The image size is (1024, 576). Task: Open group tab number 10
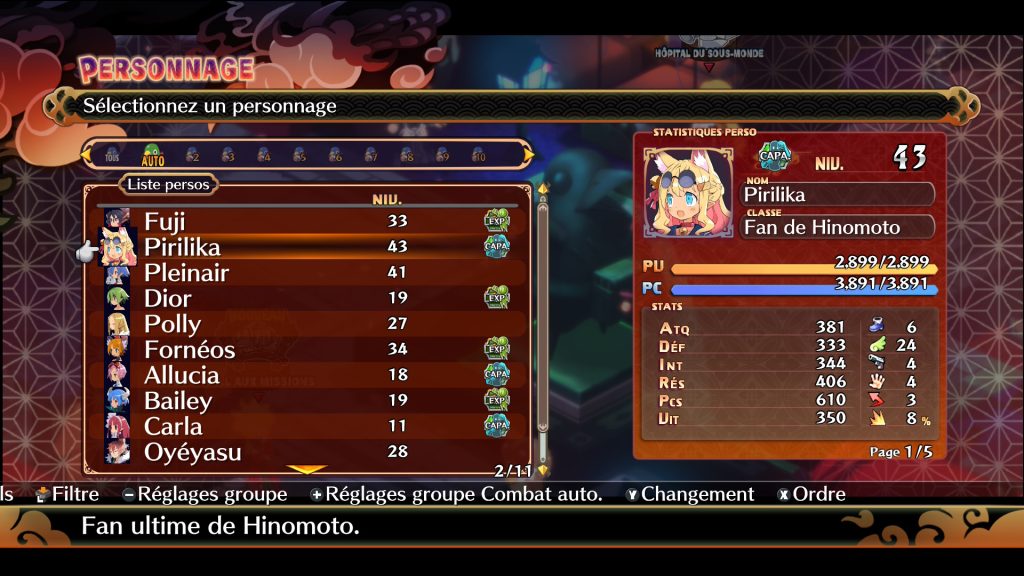(478, 155)
